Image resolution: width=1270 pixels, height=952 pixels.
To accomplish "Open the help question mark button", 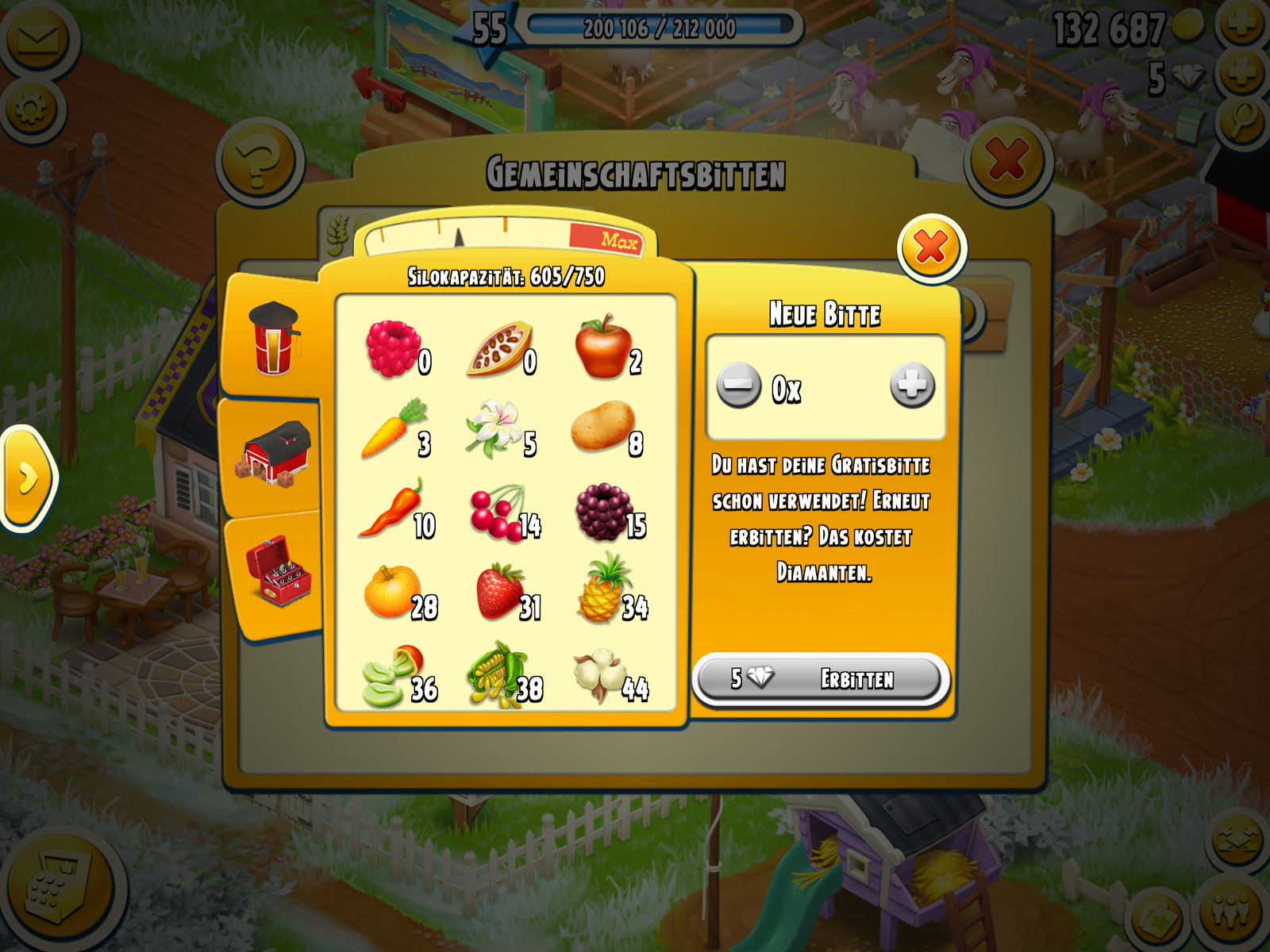I will click(260, 162).
